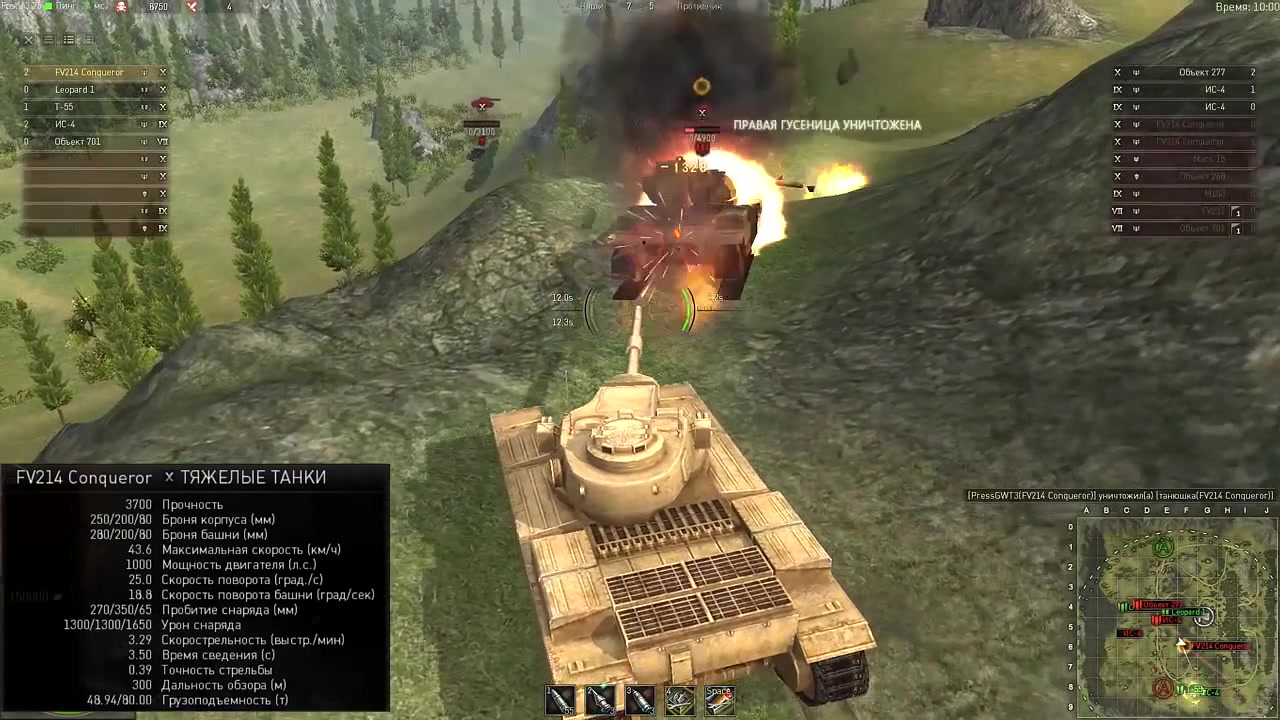Select Mars 15 in the enemy list

coord(1208,159)
